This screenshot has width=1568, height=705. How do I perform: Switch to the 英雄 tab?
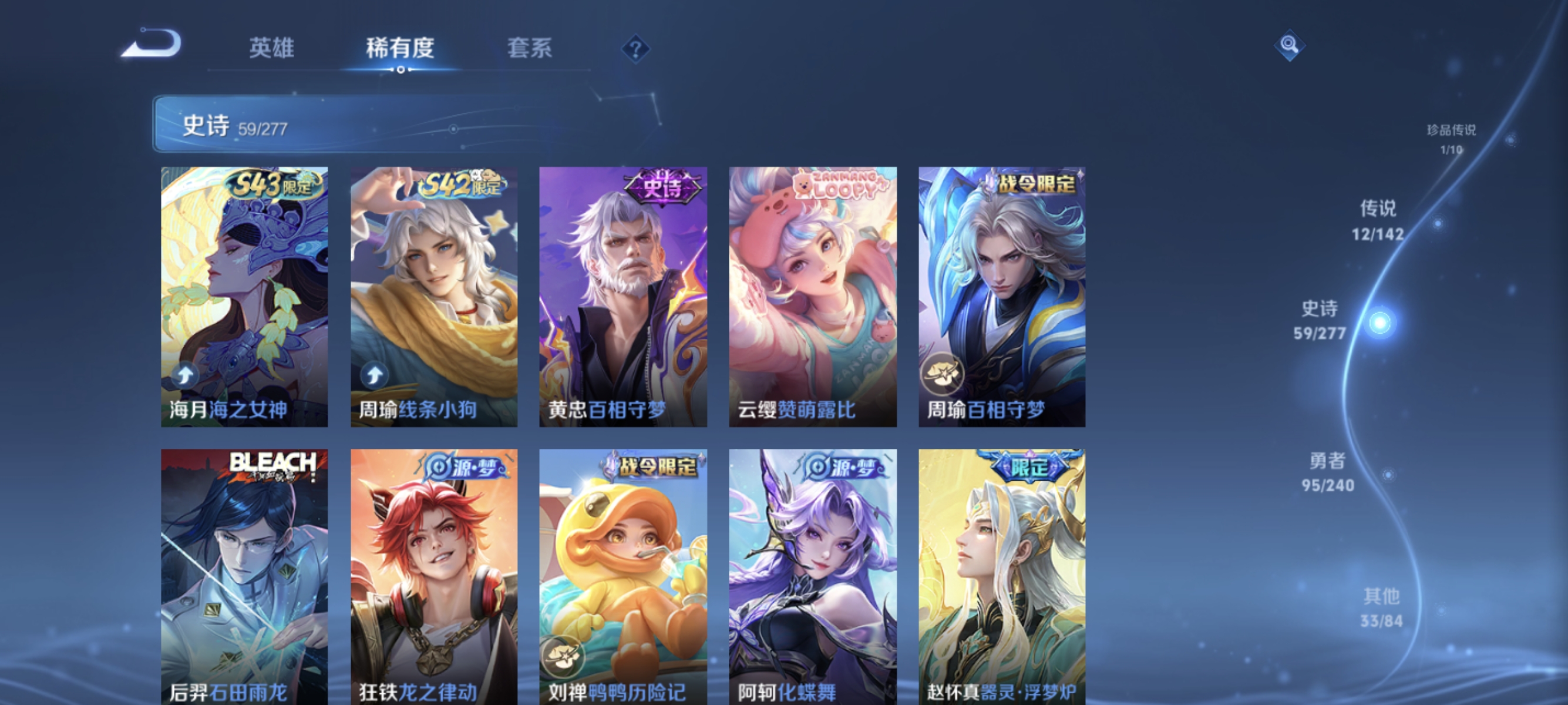click(x=271, y=49)
